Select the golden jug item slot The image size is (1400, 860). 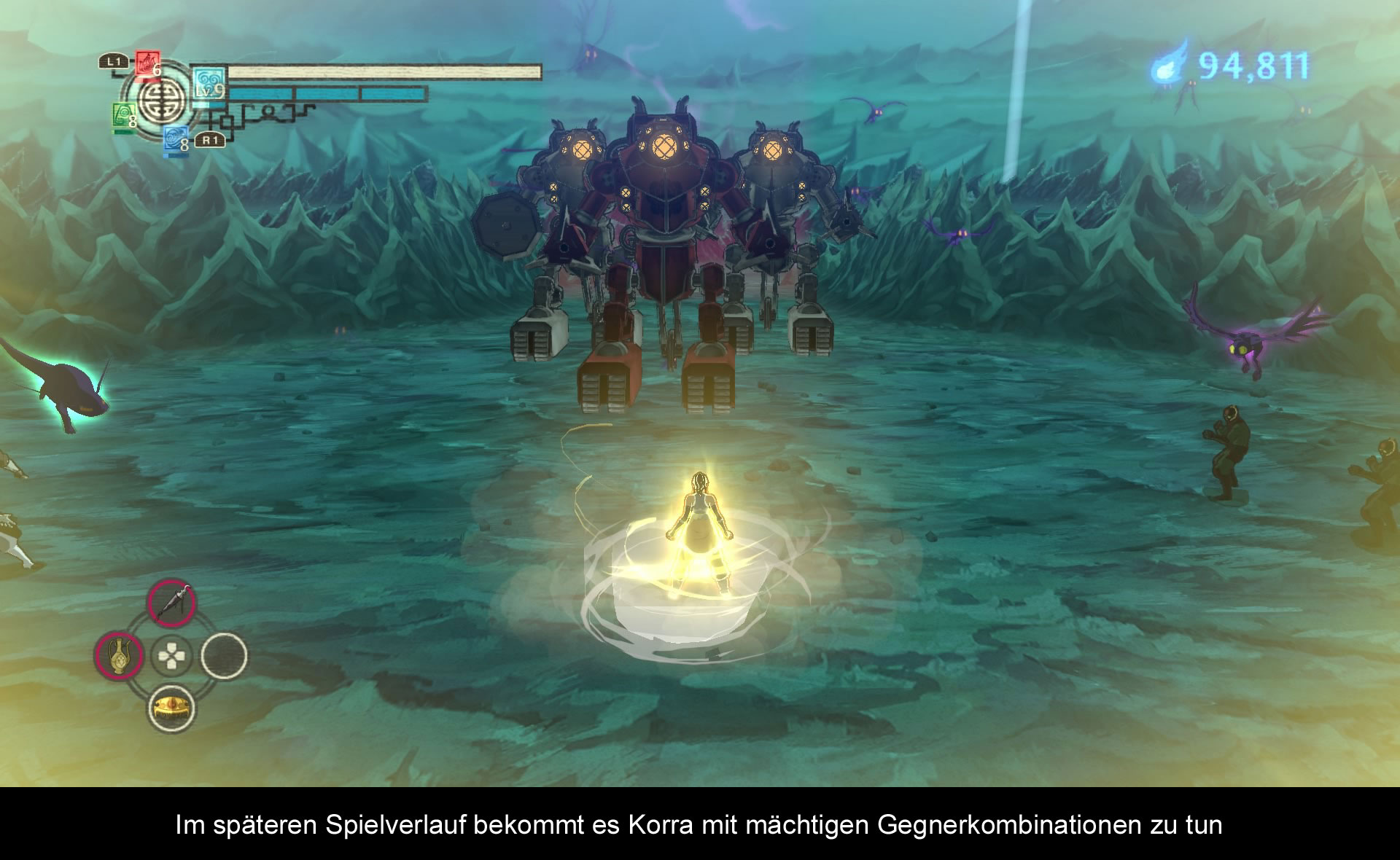(x=119, y=656)
